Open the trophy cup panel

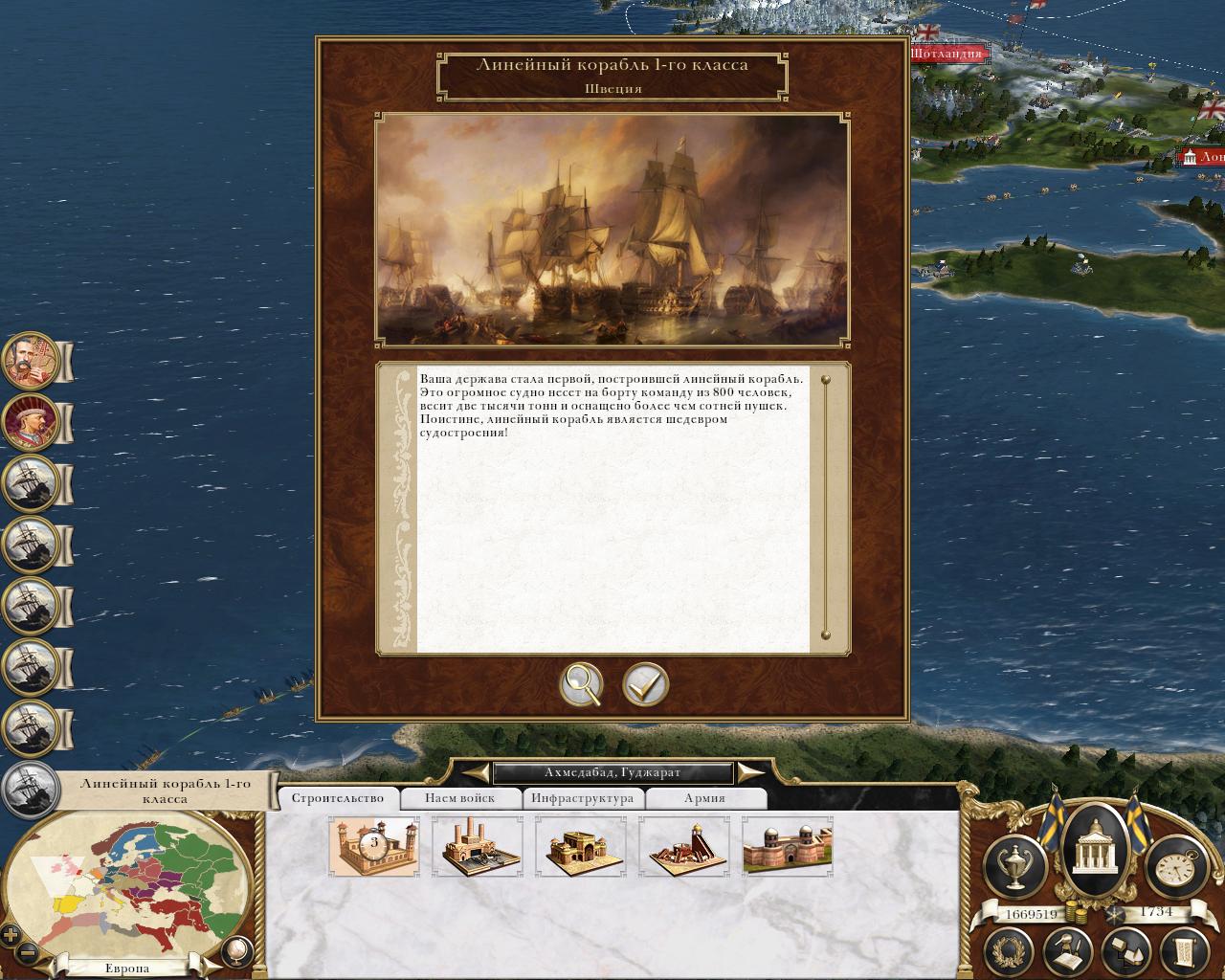click(x=1013, y=865)
